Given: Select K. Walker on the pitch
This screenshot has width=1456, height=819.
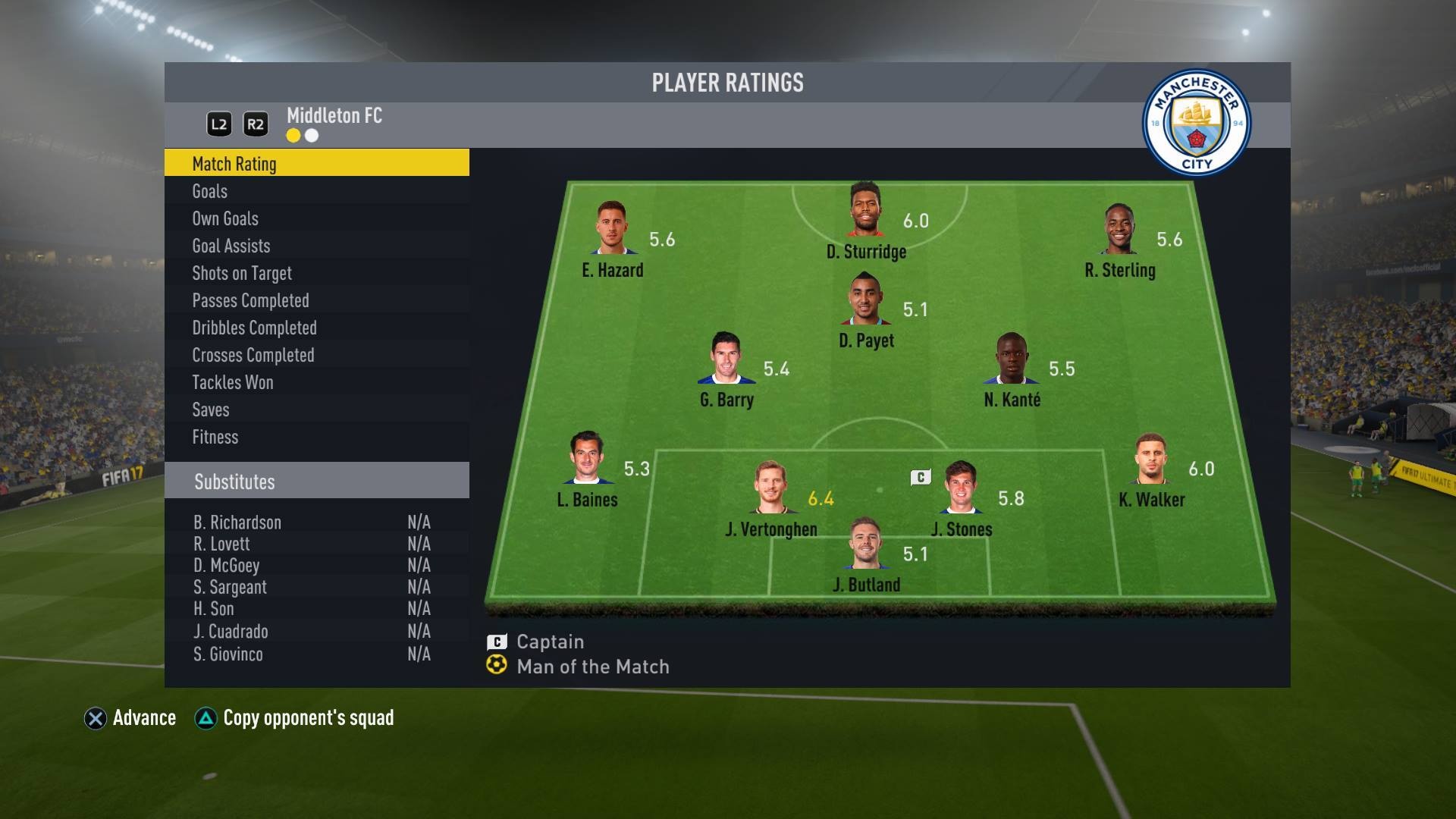Looking at the screenshot, I should coord(1150,460).
